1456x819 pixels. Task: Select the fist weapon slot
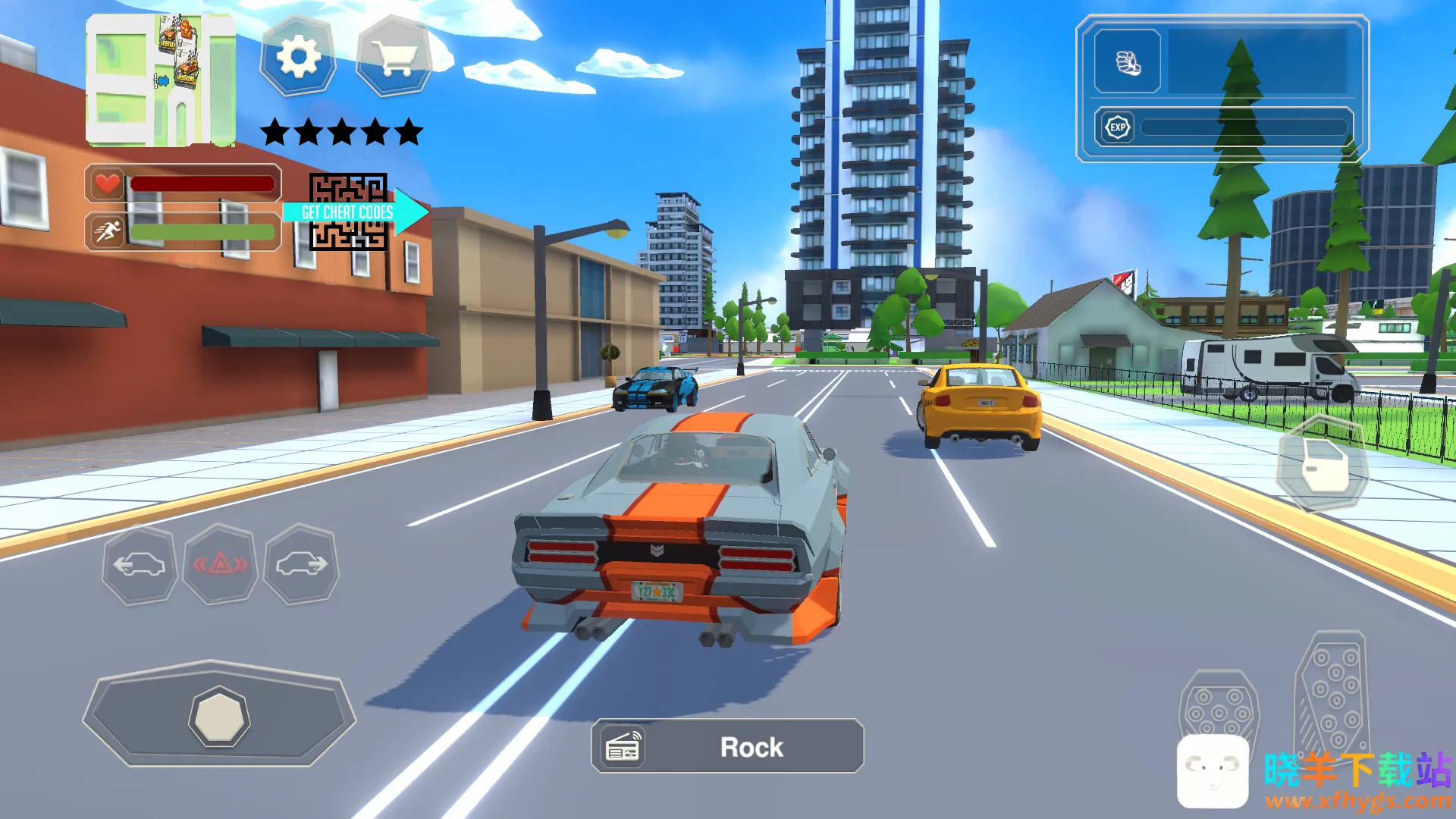[x=1128, y=62]
